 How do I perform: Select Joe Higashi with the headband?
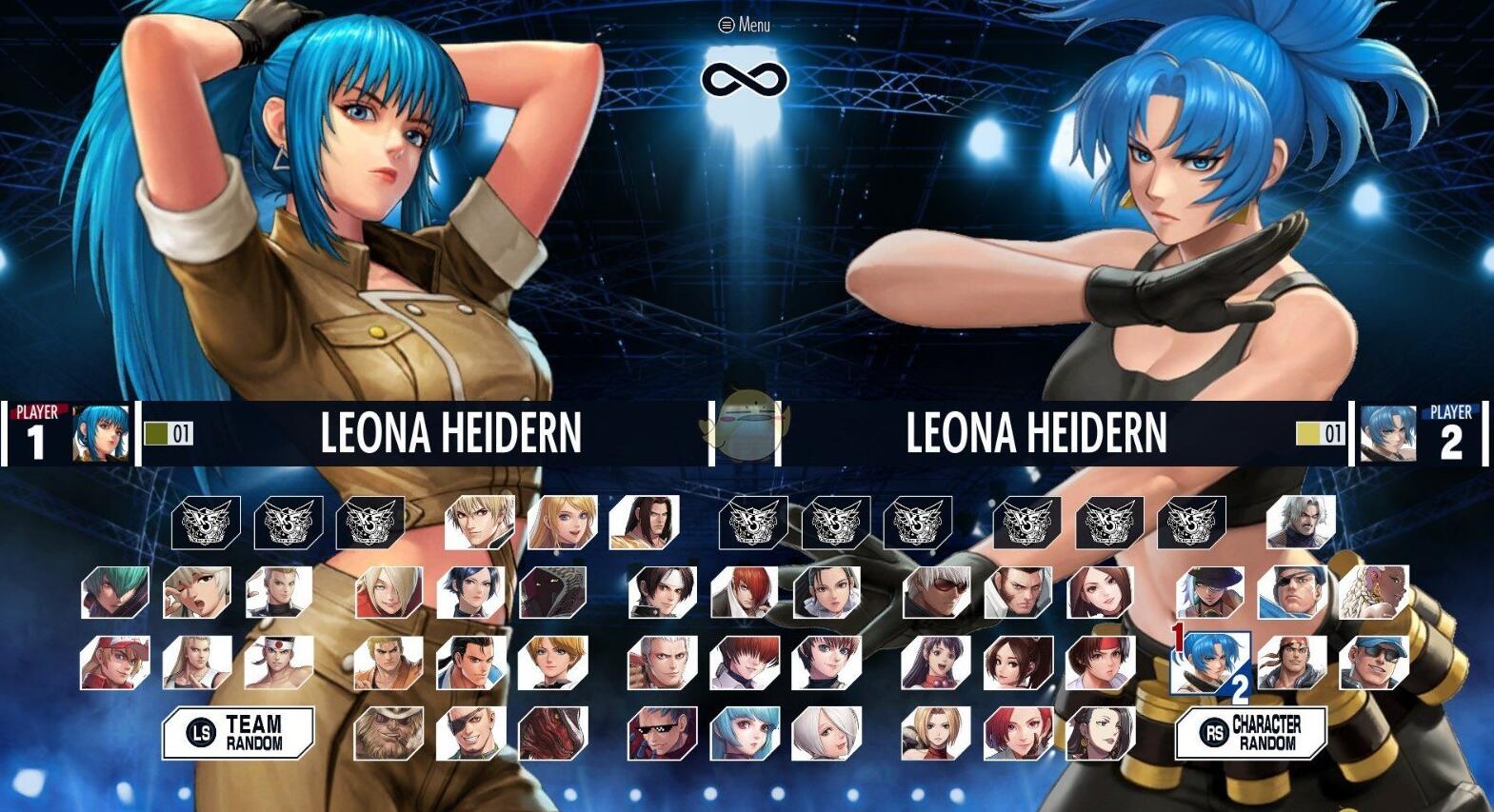click(x=279, y=663)
